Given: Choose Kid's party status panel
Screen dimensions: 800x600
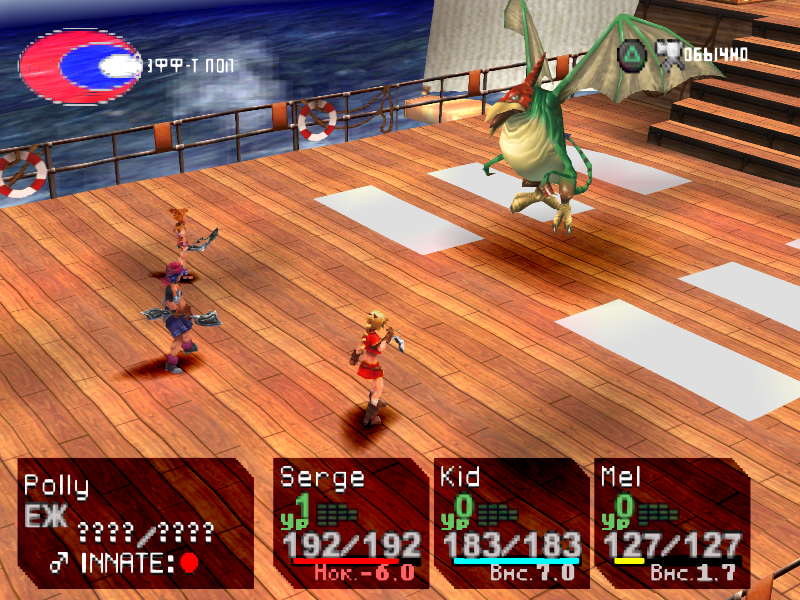Looking at the screenshot, I should point(510,523).
